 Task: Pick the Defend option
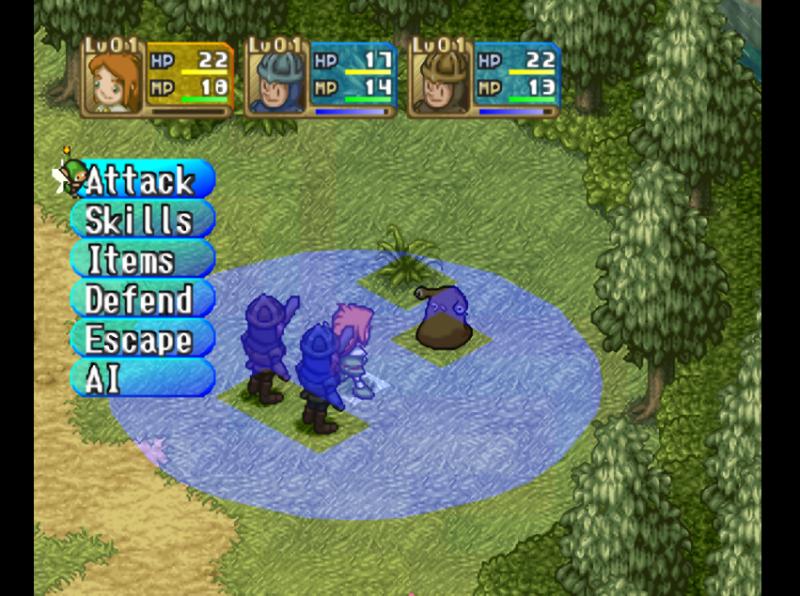(x=141, y=300)
